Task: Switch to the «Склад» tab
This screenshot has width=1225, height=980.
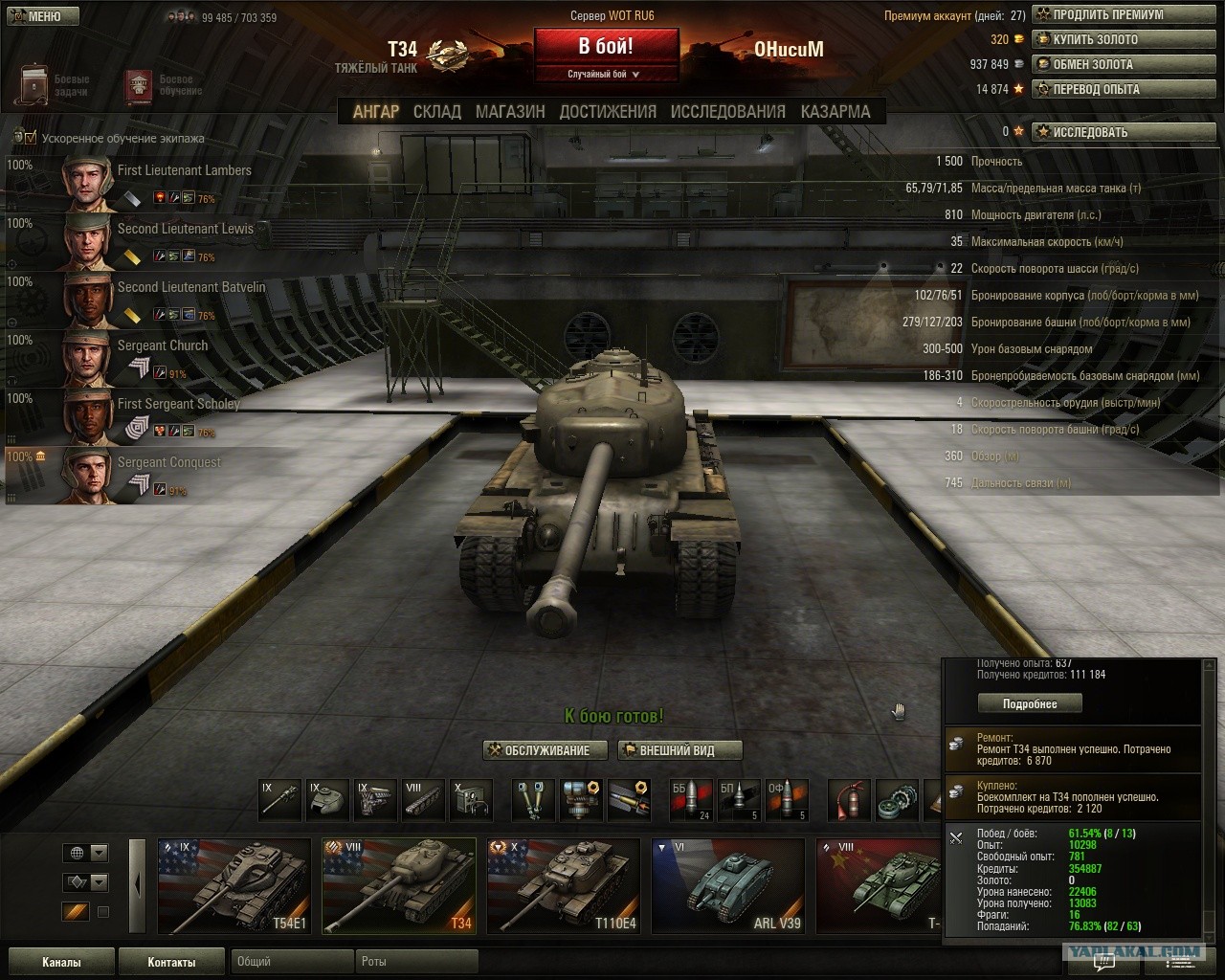Action: tap(436, 112)
